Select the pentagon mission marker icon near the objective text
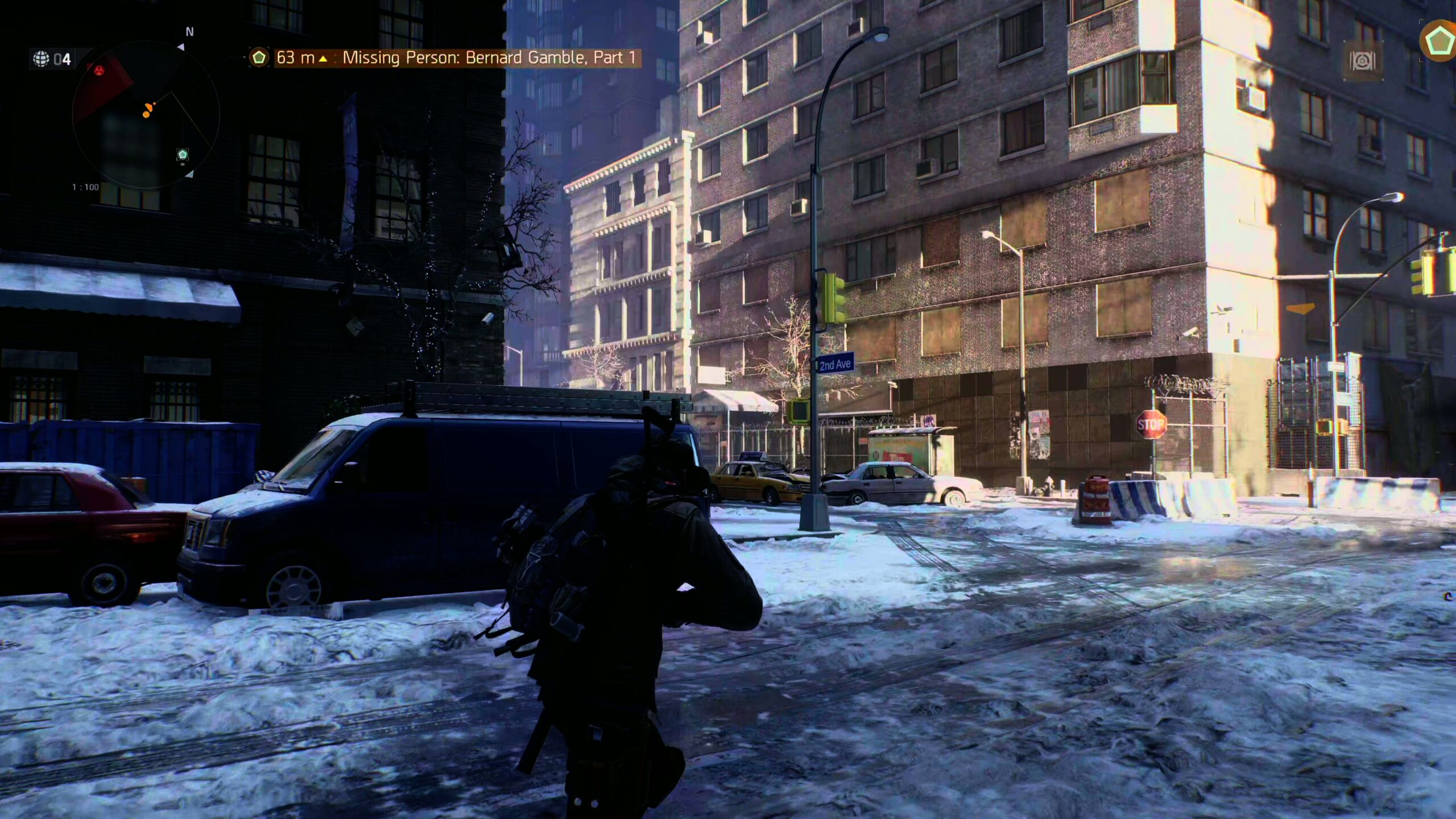Image resolution: width=1456 pixels, height=819 pixels. tap(259, 57)
